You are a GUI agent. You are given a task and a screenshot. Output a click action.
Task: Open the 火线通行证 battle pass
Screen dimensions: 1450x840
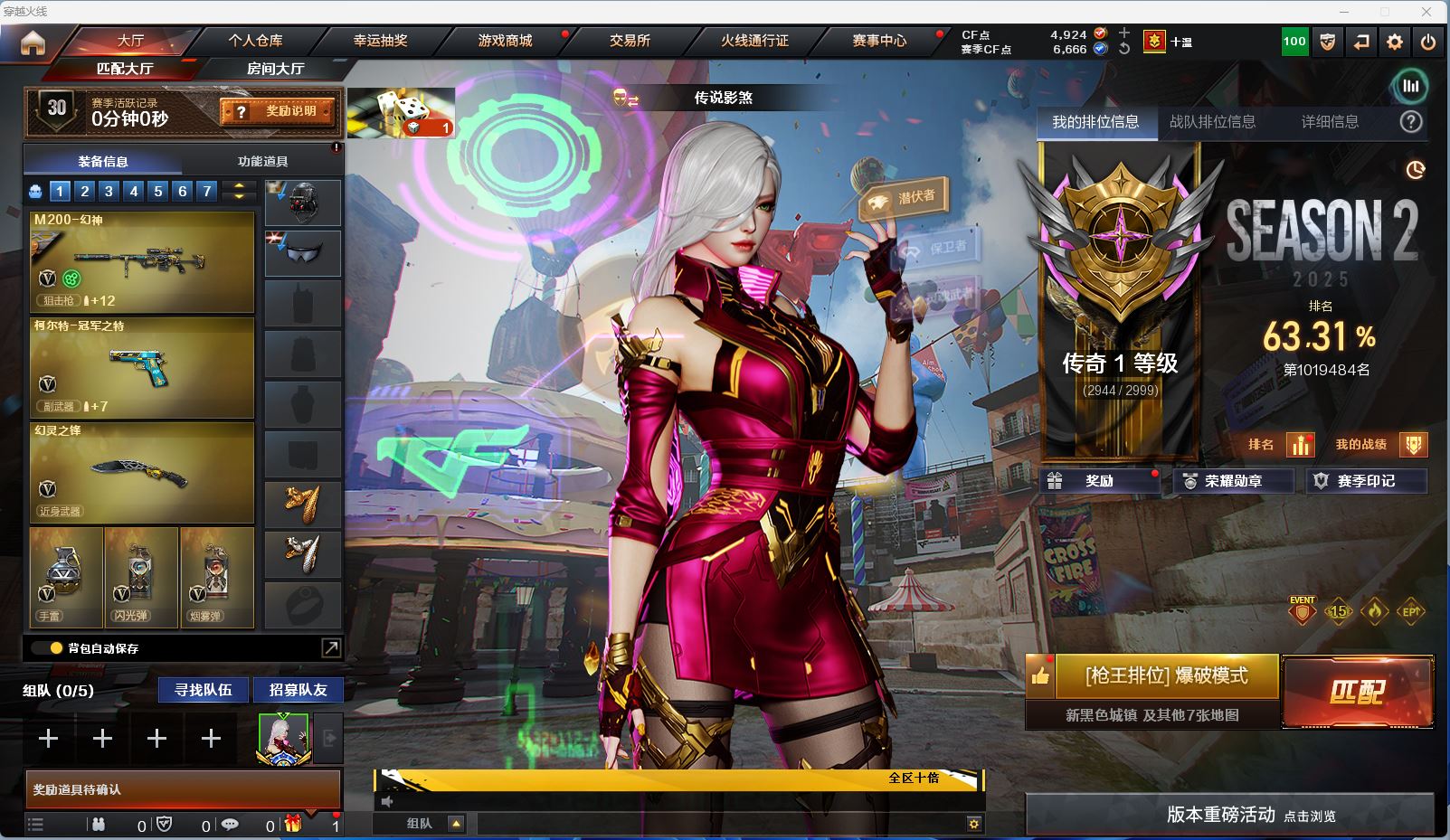tap(754, 41)
